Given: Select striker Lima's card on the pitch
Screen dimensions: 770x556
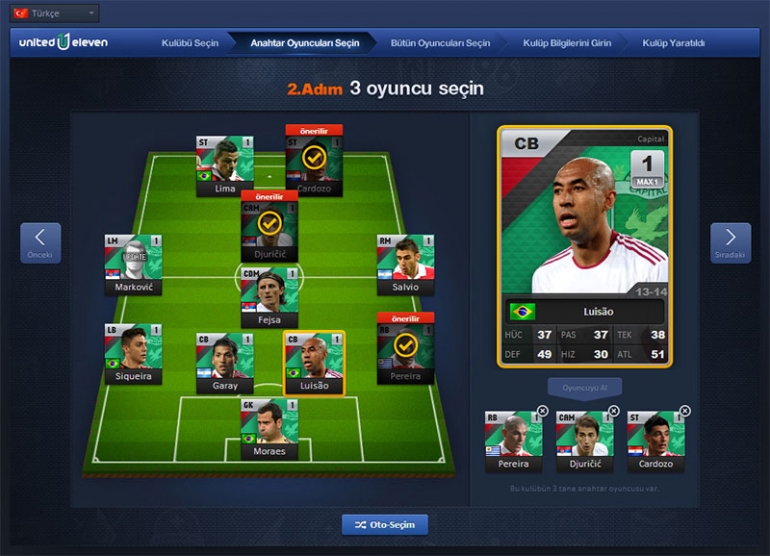Looking at the screenshot, I should point(225,165).
